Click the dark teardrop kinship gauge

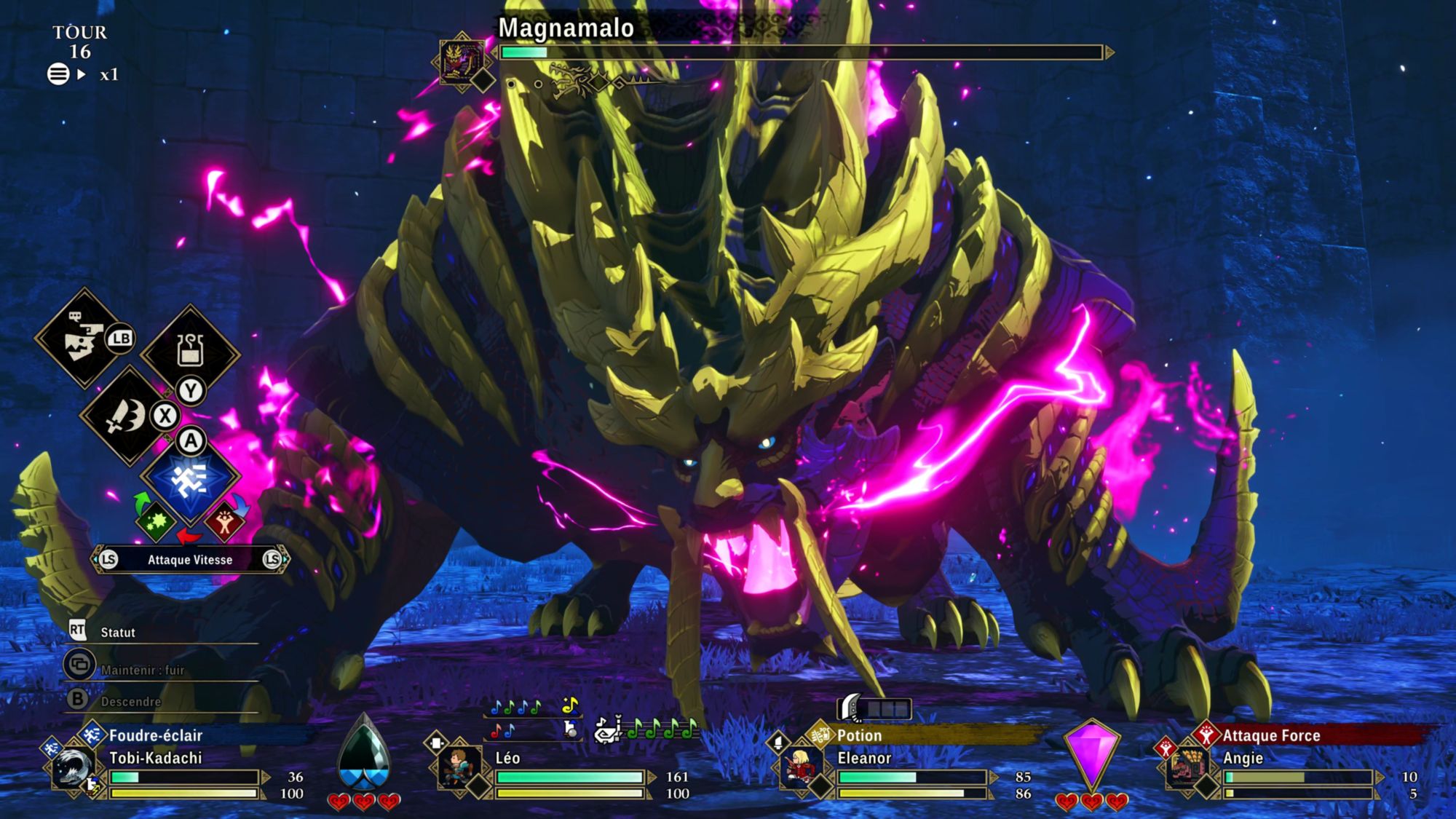(x=364, y=753)
